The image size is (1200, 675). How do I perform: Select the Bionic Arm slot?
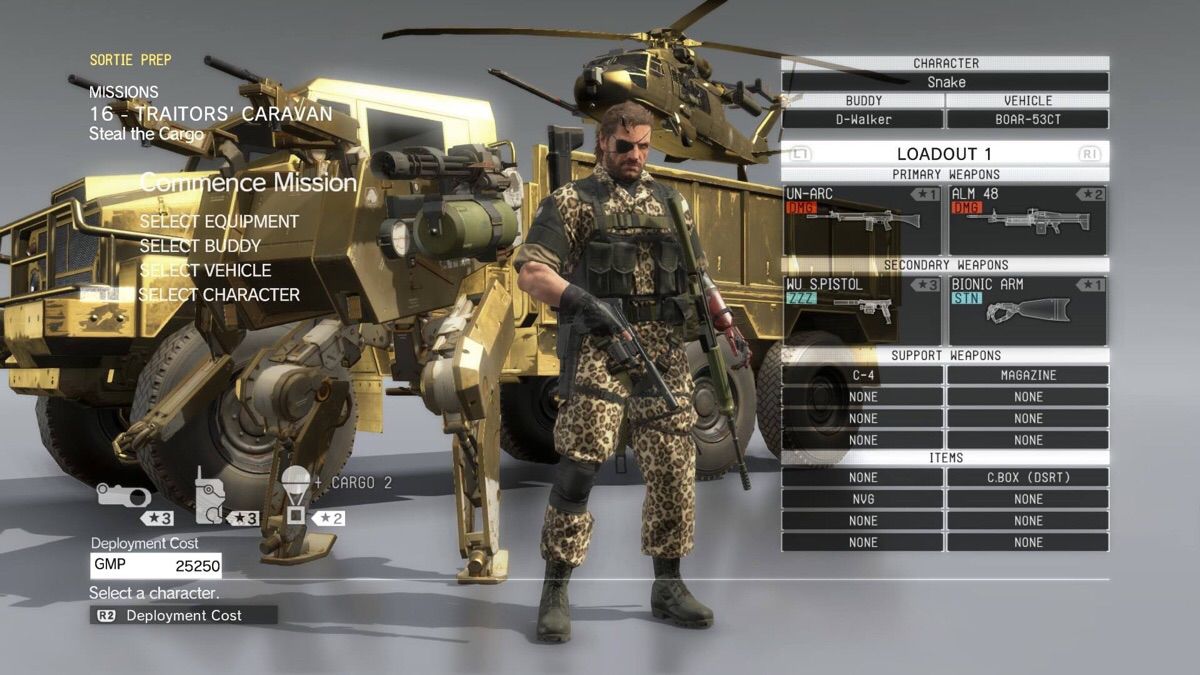click(x=1027, y=310)
